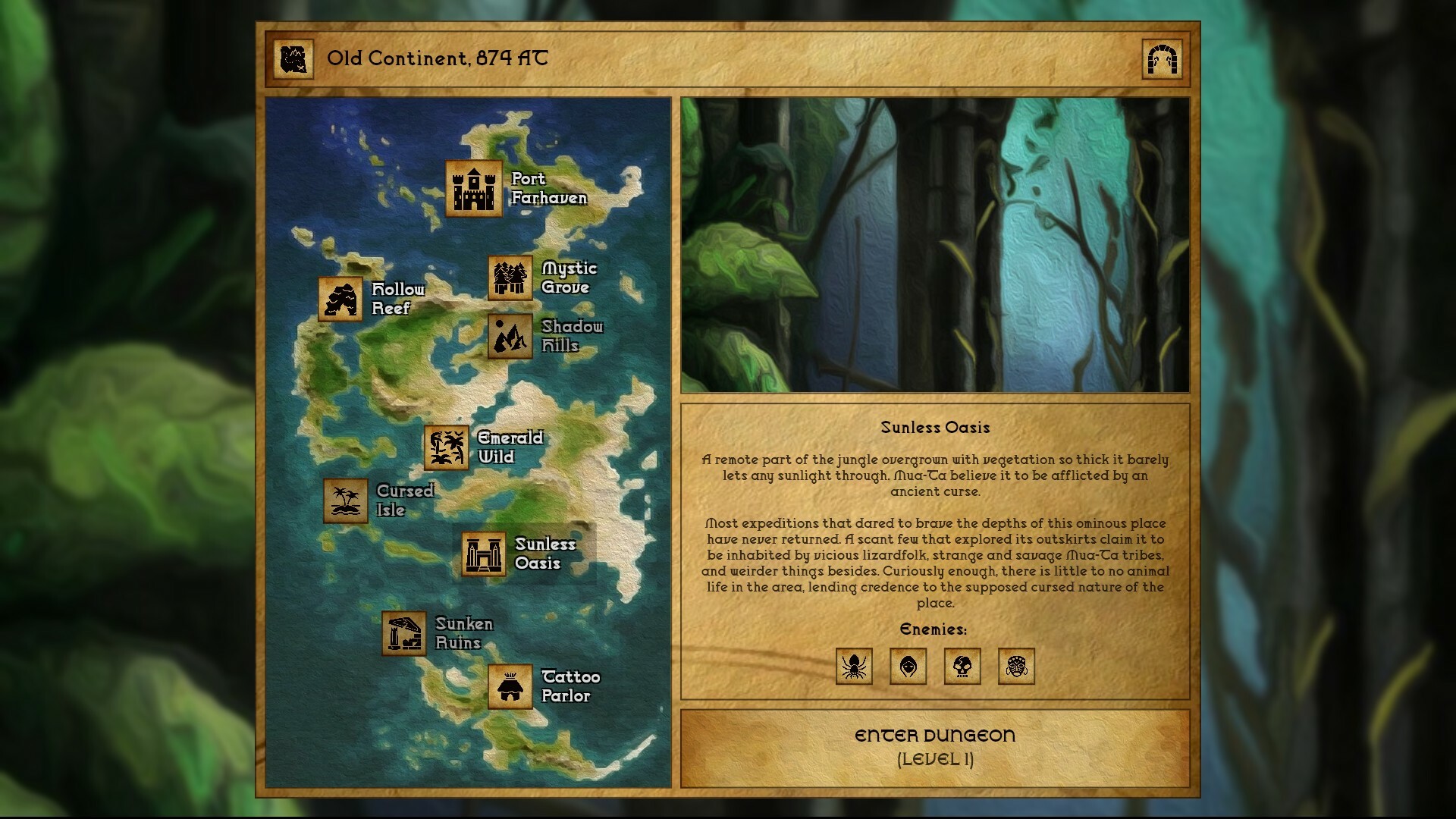
Task: Click the Shadow Hills mountain icon
Action: [509, 337]
